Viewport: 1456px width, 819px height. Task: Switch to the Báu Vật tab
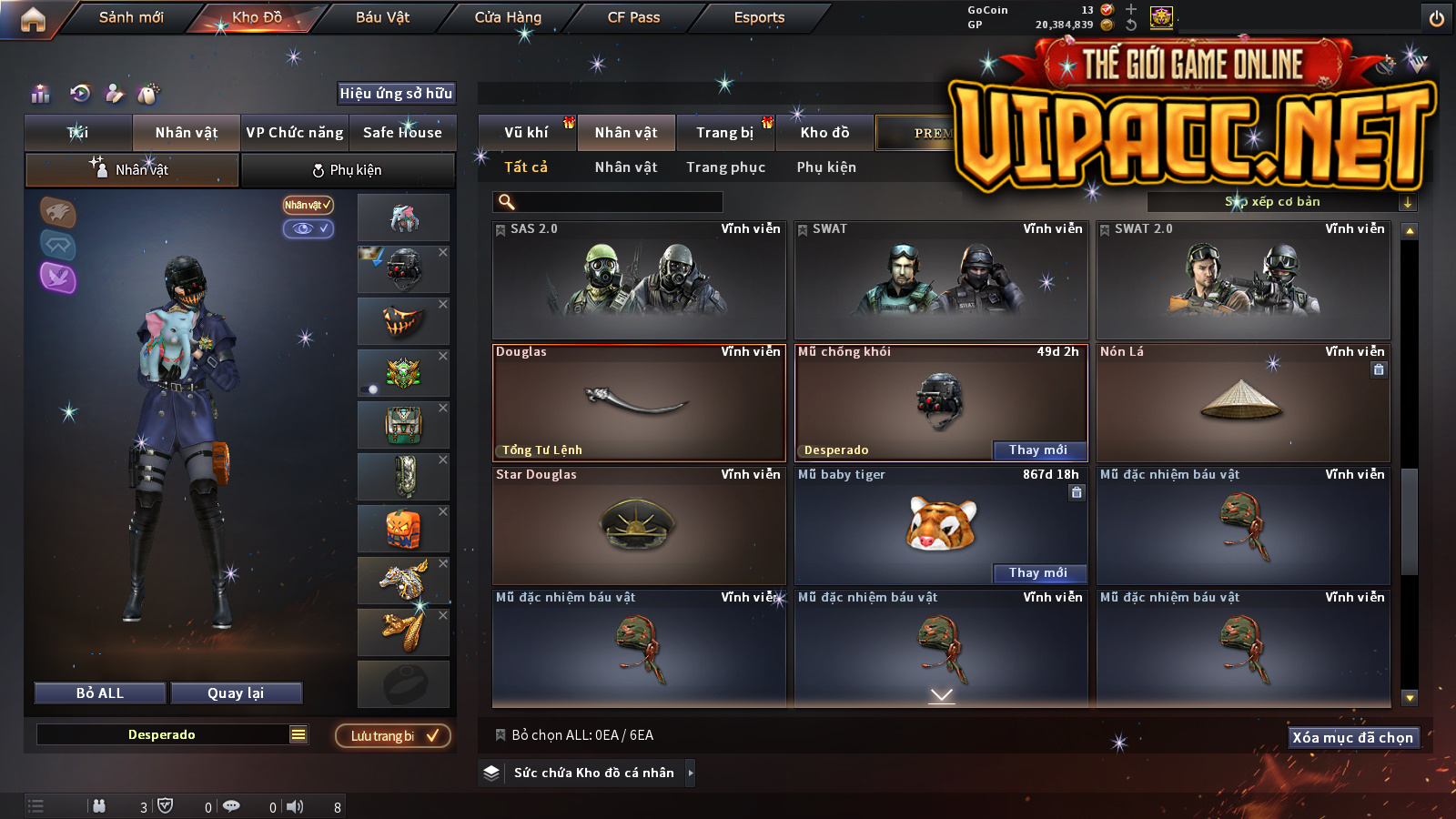[x=382, y=17]
